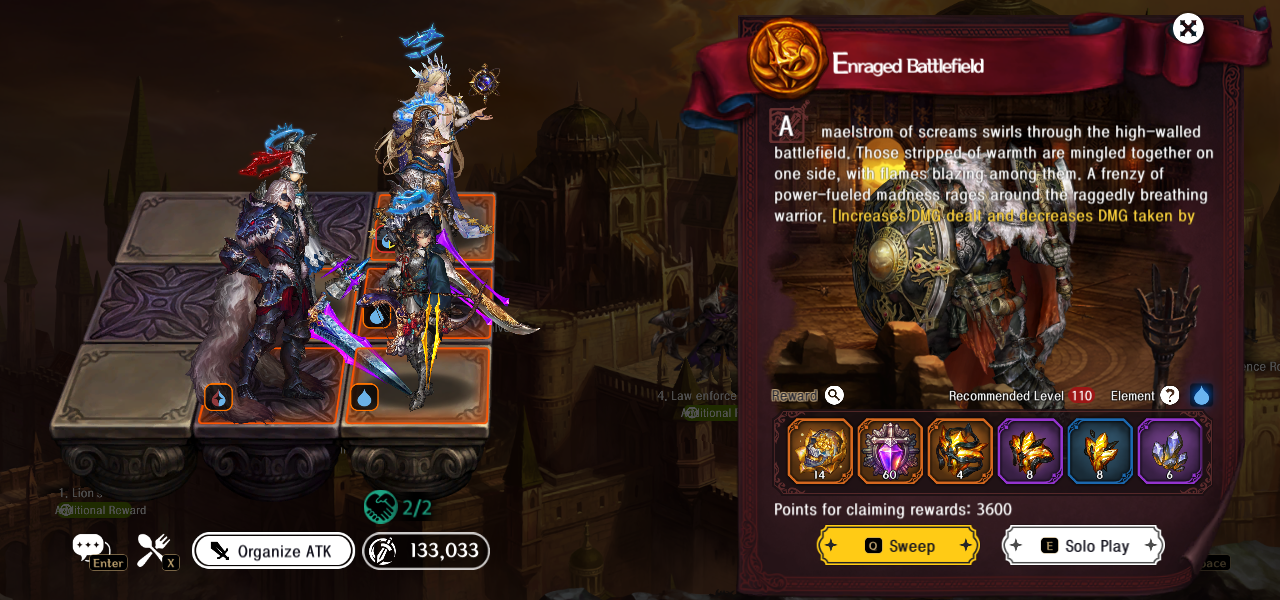Check the blue-framed gold shard reward

point(1100,451)
